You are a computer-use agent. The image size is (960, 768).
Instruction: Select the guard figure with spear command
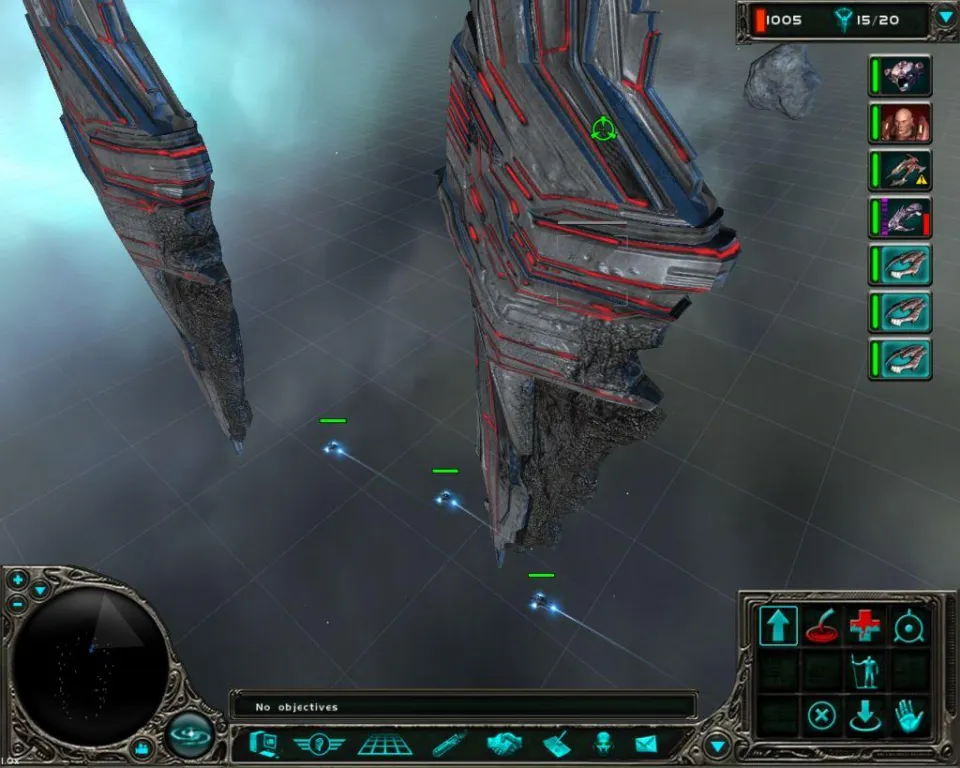865,671
